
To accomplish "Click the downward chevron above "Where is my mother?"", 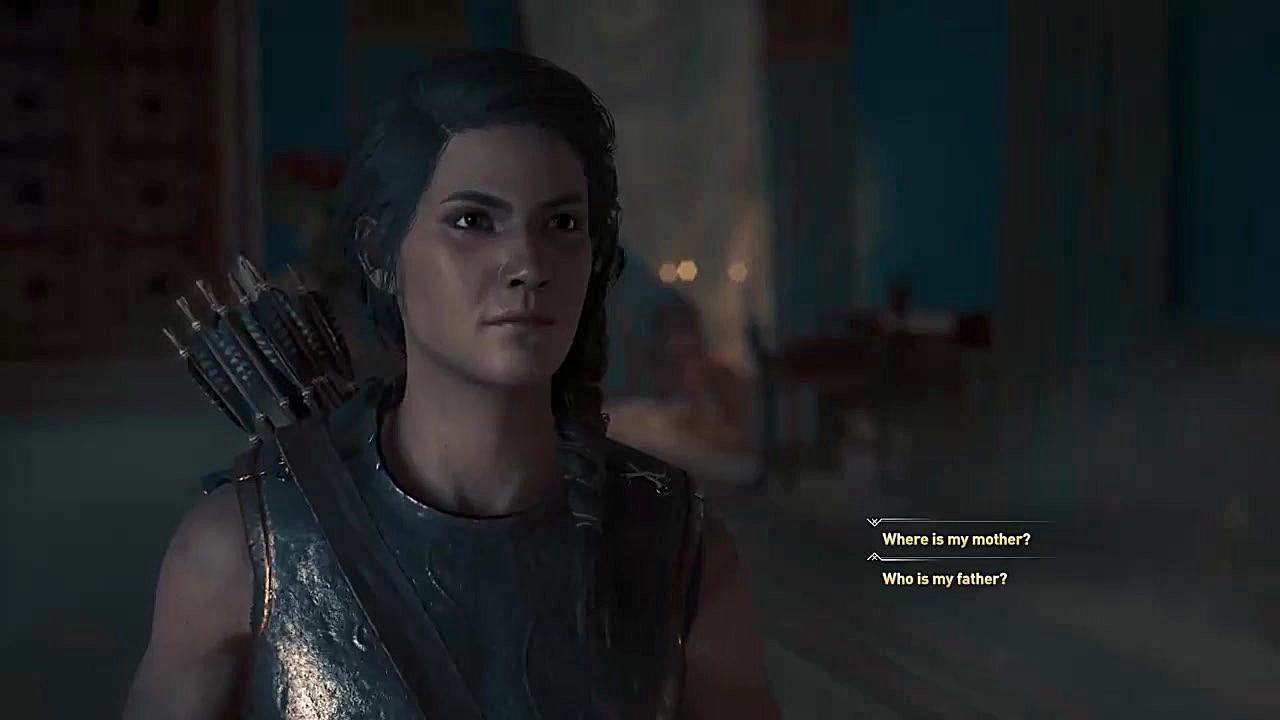I will click(x=875, y=521).
